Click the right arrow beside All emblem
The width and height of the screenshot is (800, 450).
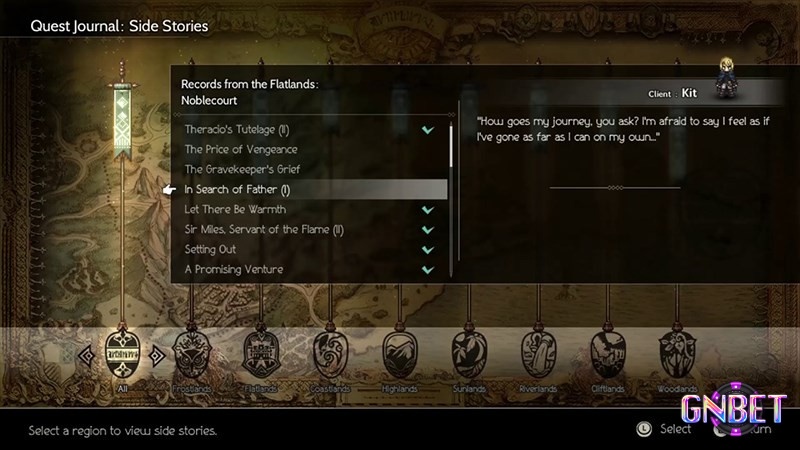click(x=158, y=352)
